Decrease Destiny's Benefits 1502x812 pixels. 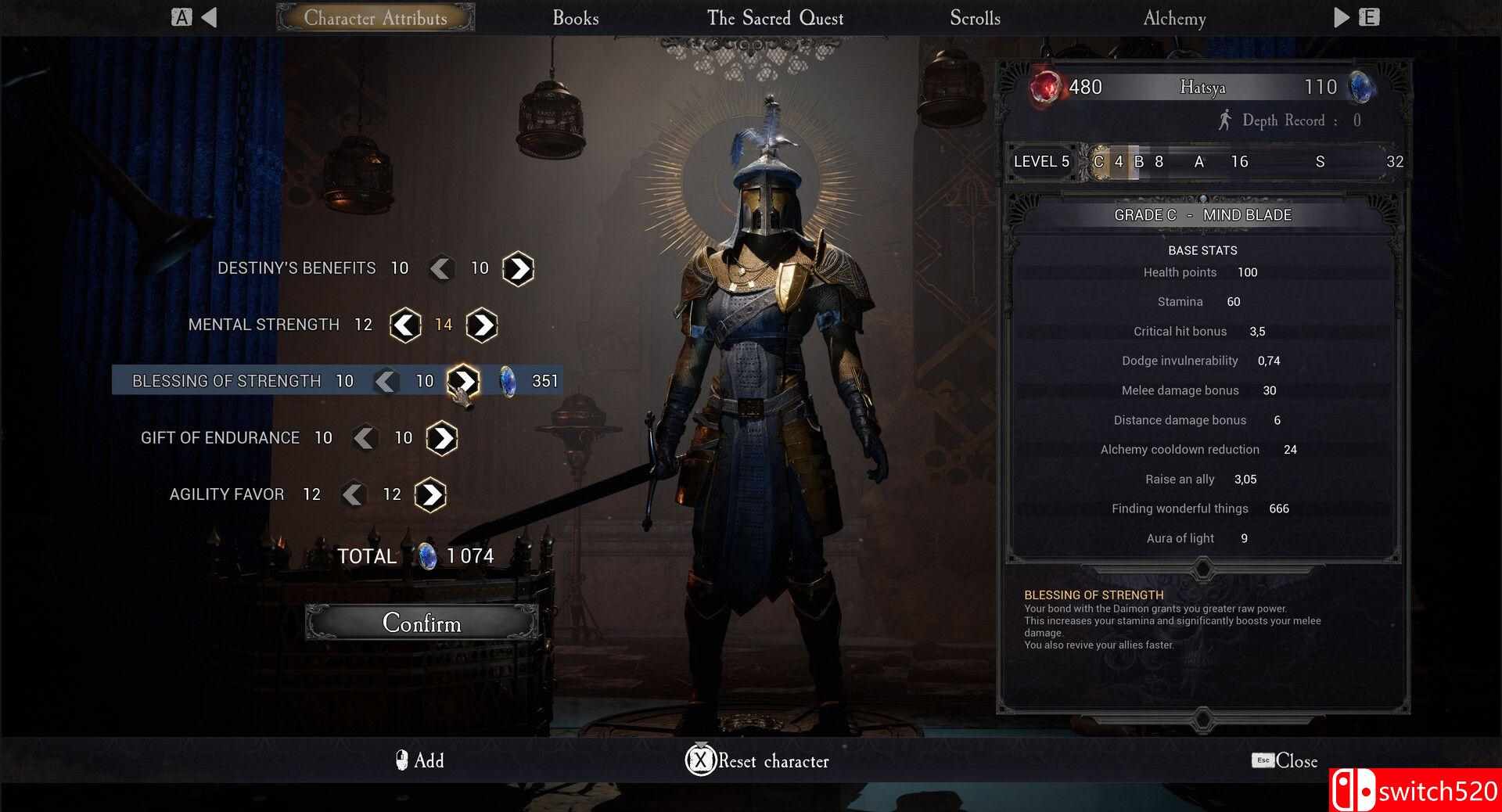[441, 268]
